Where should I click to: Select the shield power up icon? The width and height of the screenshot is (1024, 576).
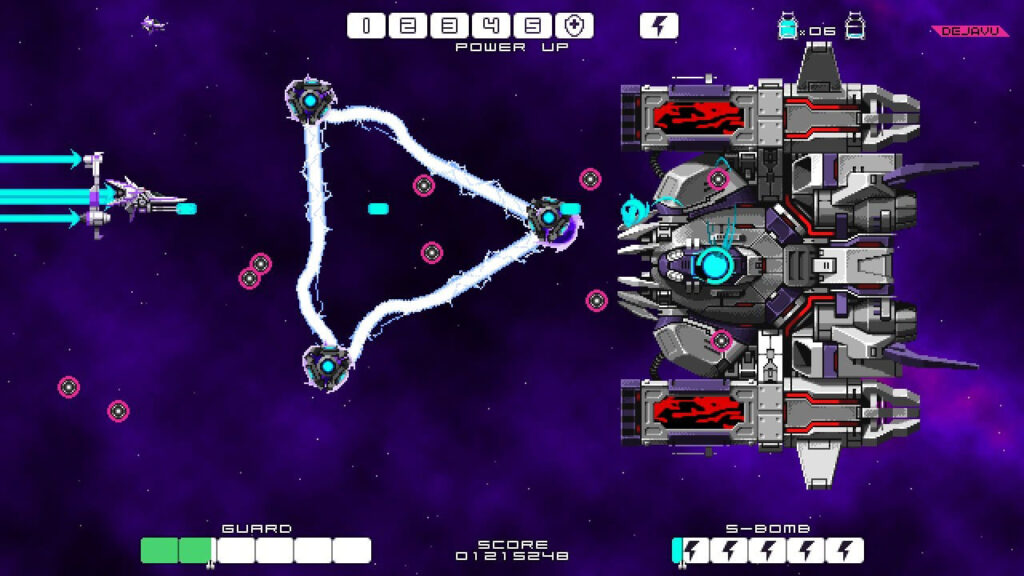pyautogui.click(x=574, y=26)
